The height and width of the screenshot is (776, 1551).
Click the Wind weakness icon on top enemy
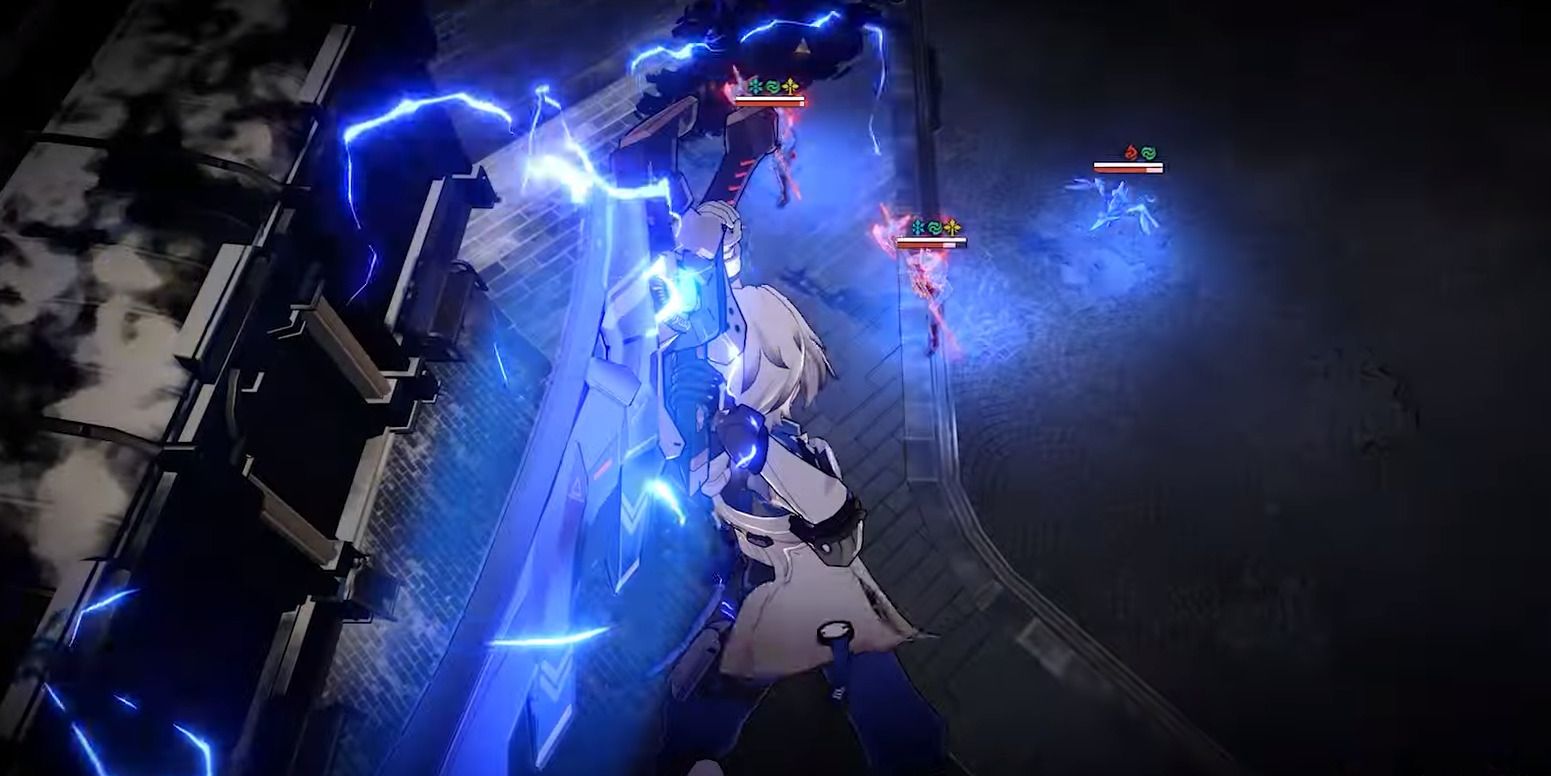(773, 85)
